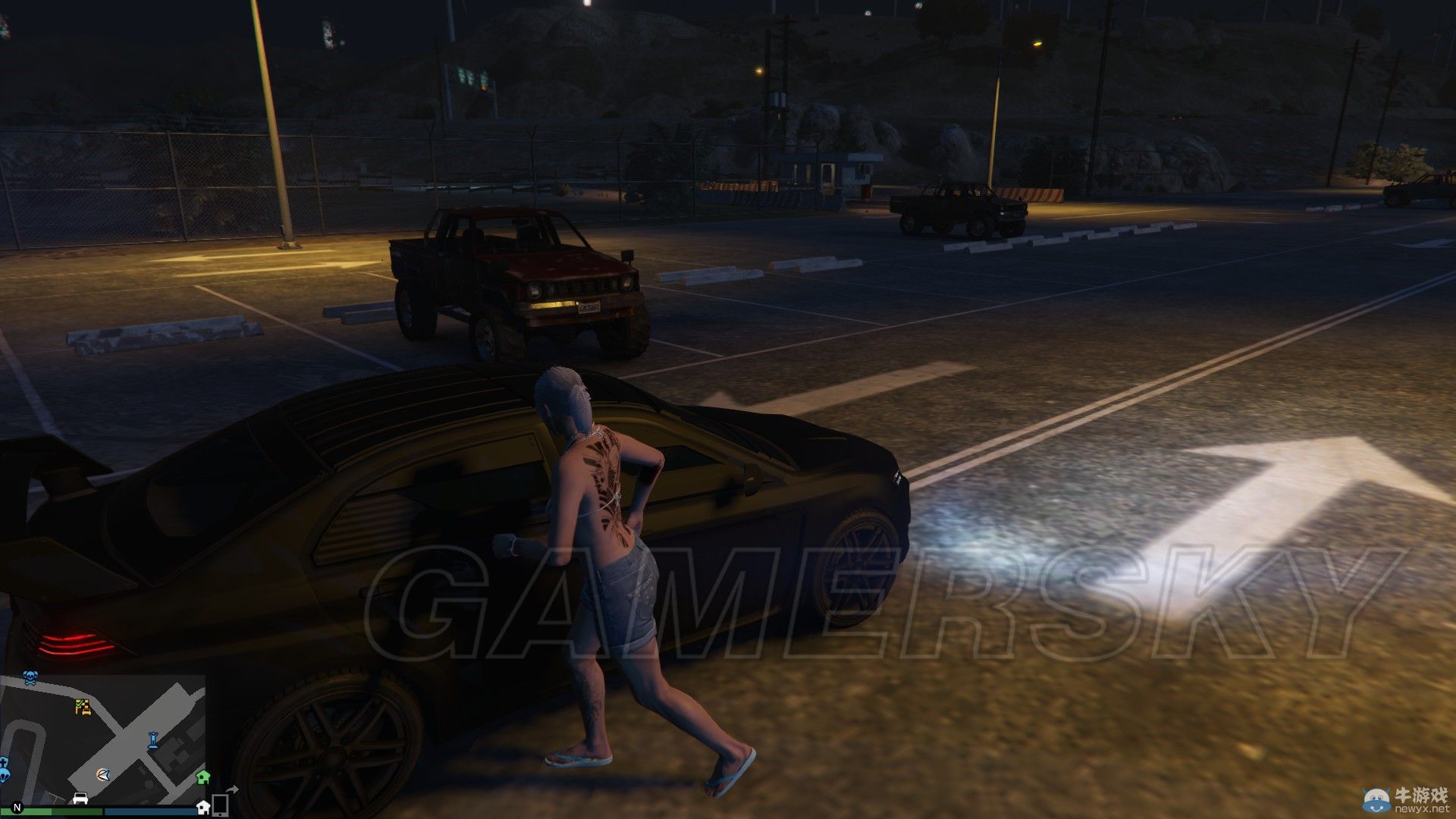Click the green house property blip
1456x819 pixels.
click(x=202, y=778)
